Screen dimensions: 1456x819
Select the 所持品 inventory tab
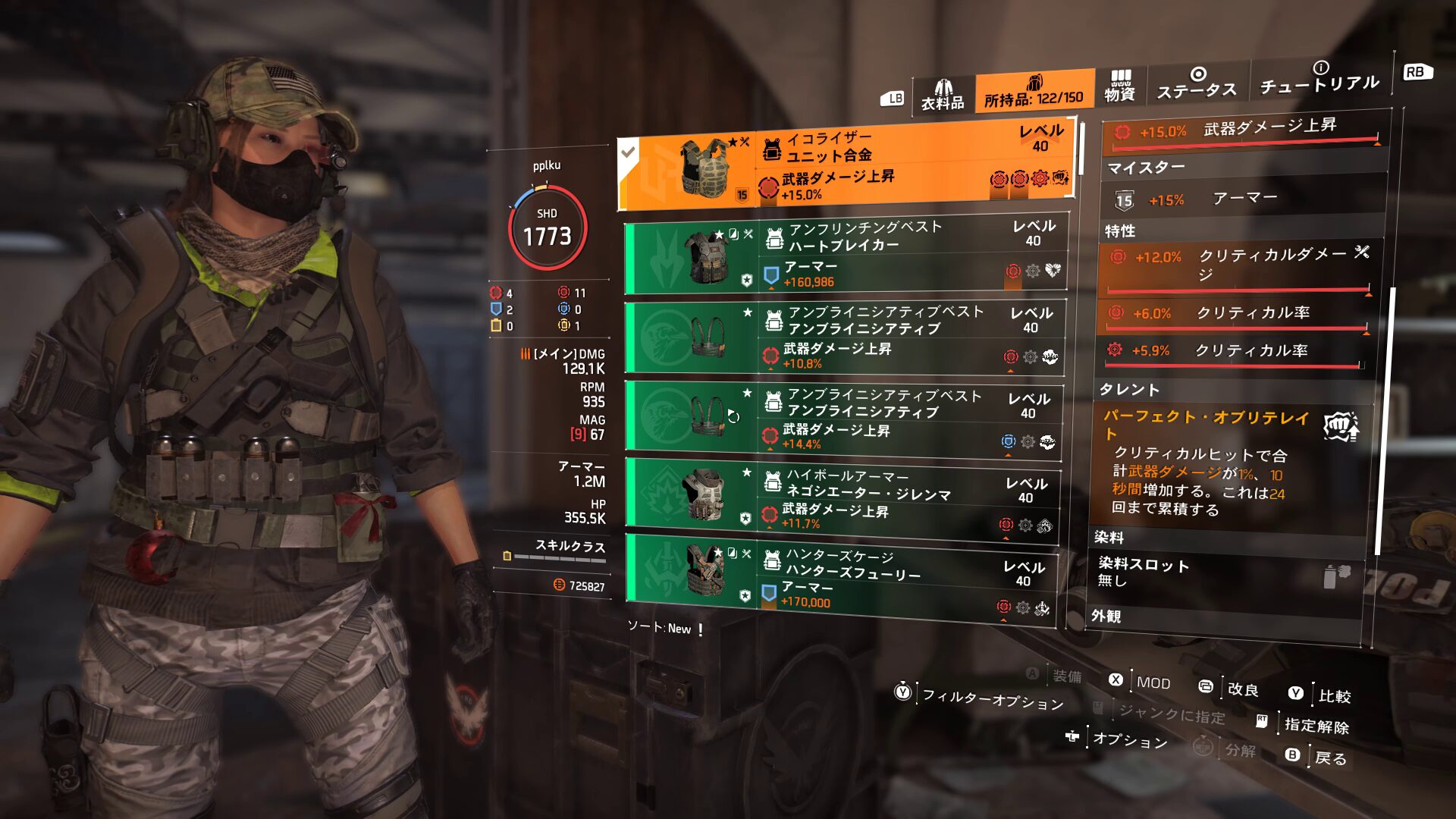click(1034, 93)
